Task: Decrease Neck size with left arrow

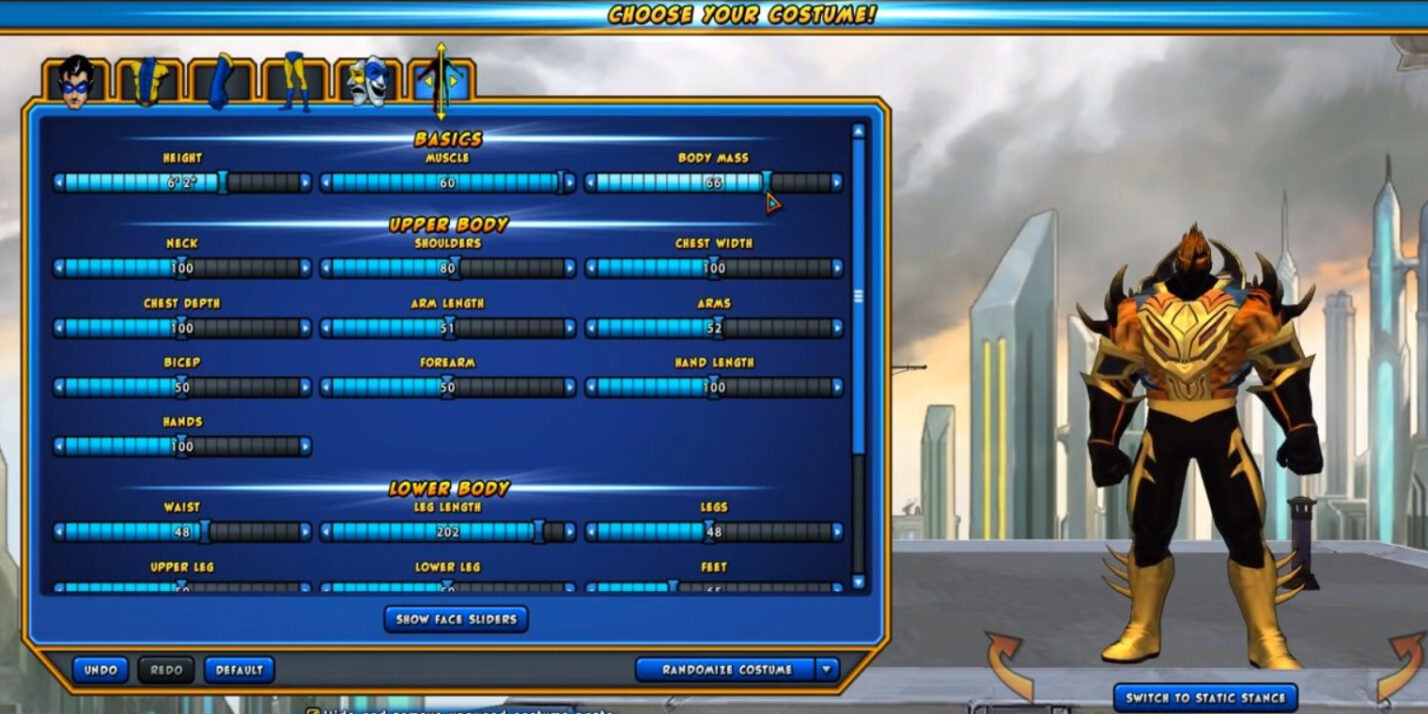Action: click(x=60, y=268)
